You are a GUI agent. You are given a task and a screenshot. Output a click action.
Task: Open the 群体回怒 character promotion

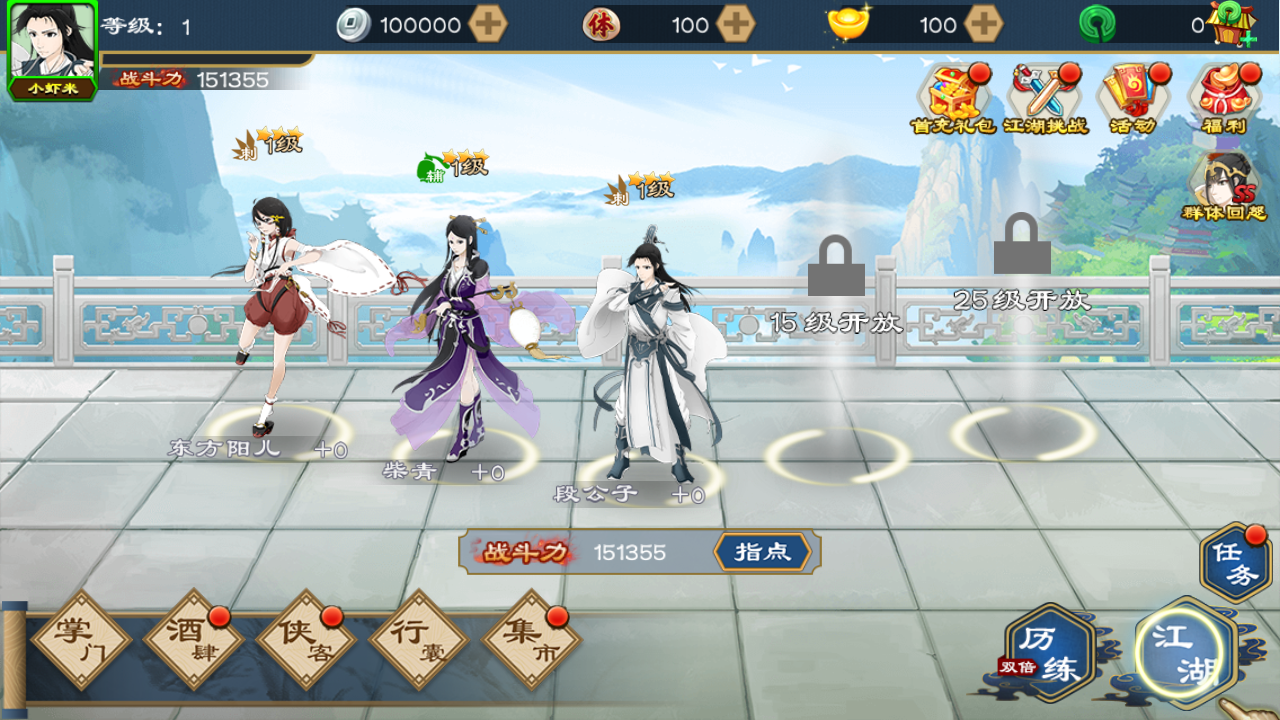[1223, 185]
